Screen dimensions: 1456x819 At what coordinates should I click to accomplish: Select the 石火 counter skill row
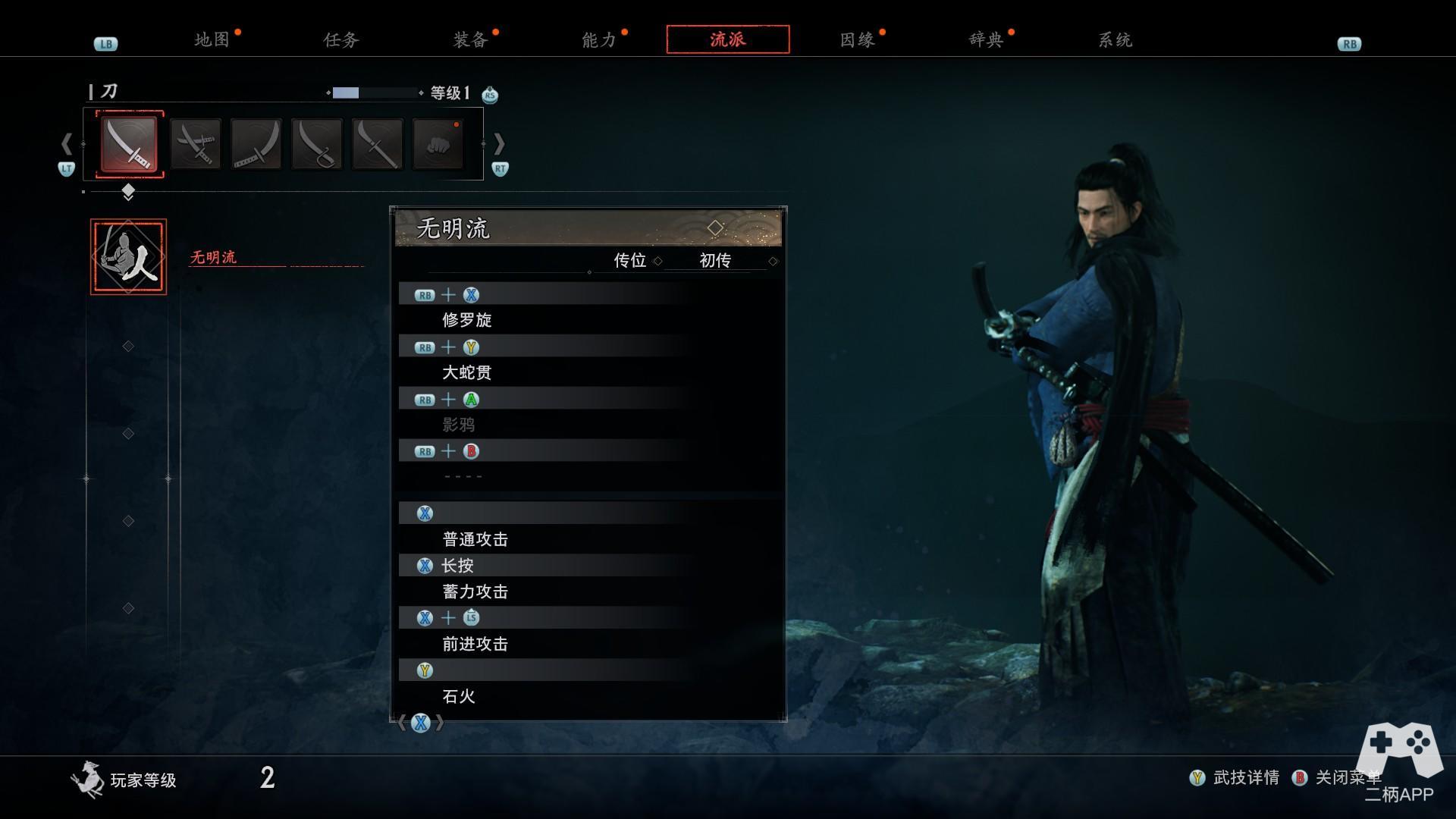[459, 696]
